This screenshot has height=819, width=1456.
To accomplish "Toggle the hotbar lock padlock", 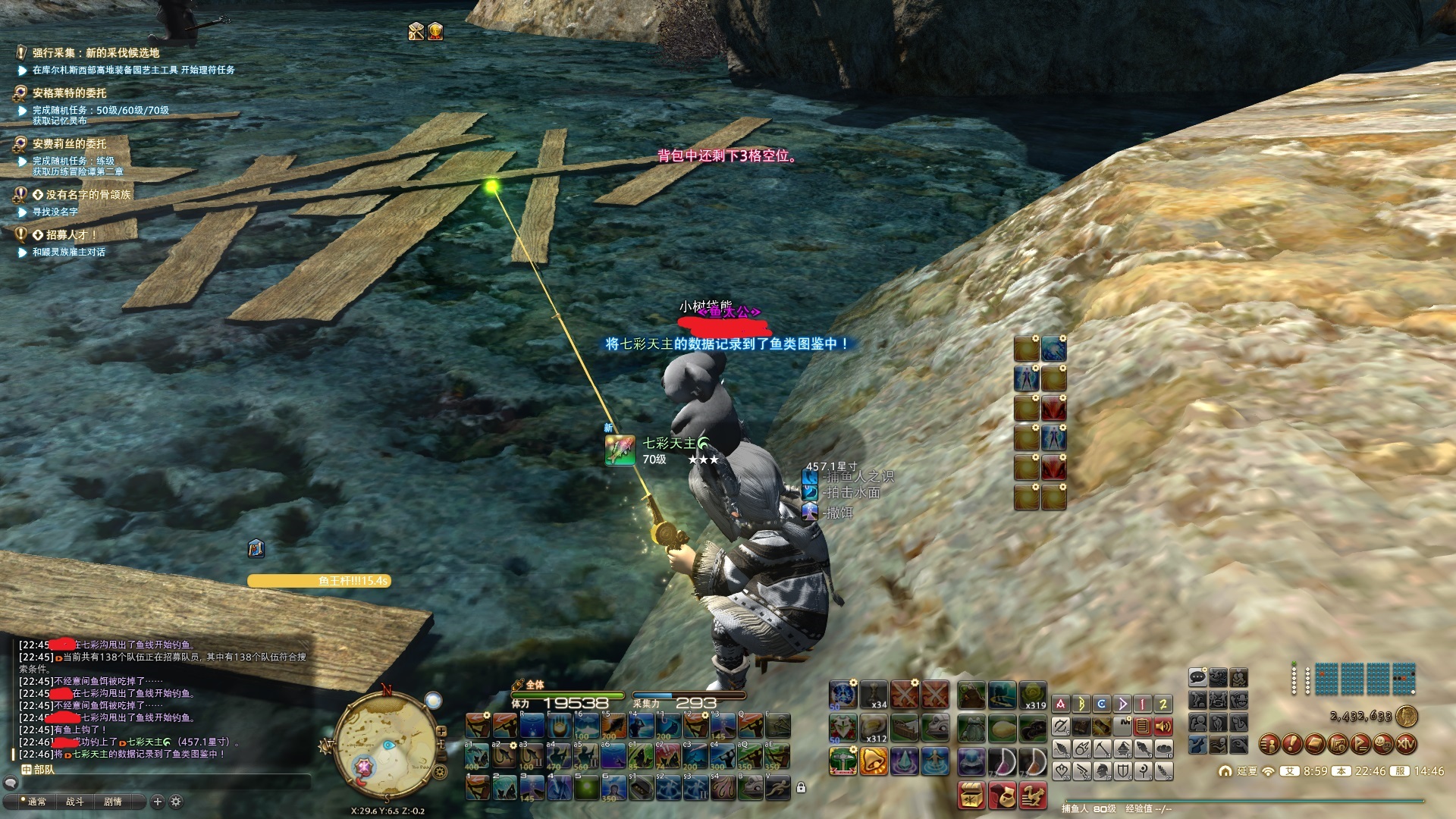I will 801,788.
